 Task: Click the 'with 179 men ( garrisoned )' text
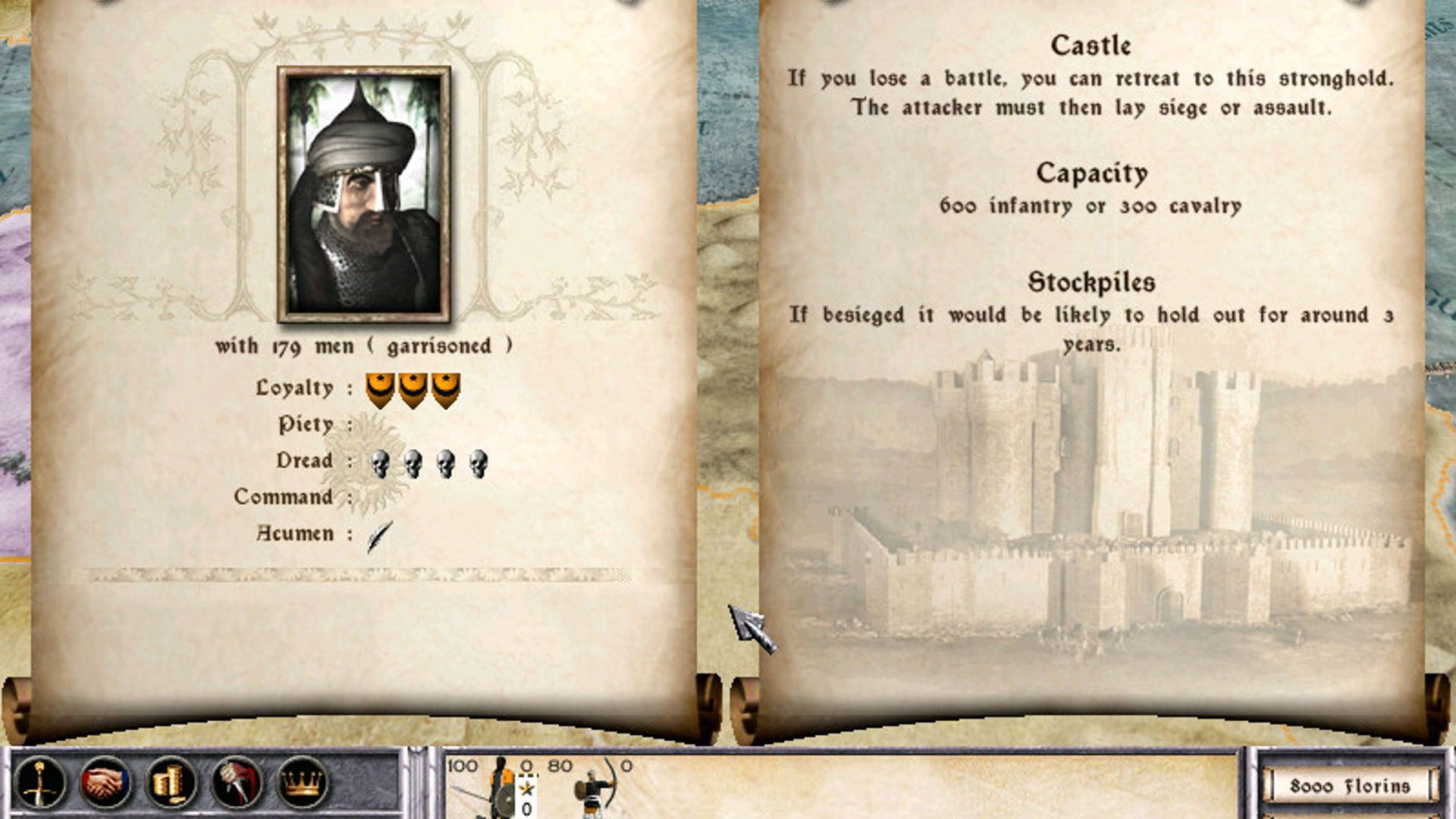point(364,346)
